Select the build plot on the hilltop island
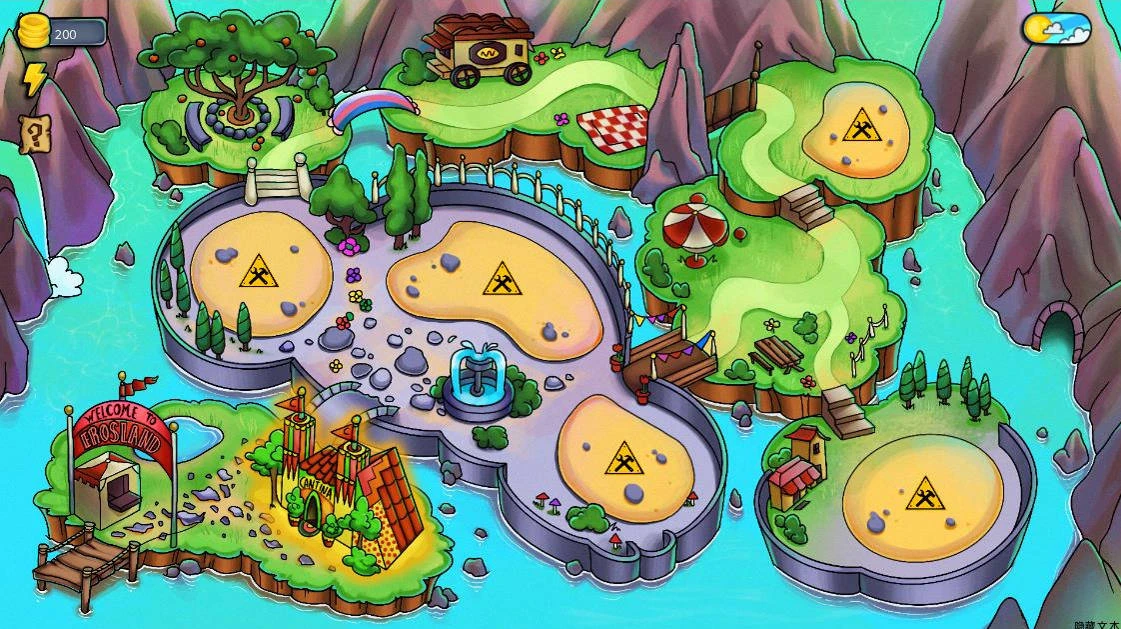Screen dimensions: 1121x629 pos(858,130)
